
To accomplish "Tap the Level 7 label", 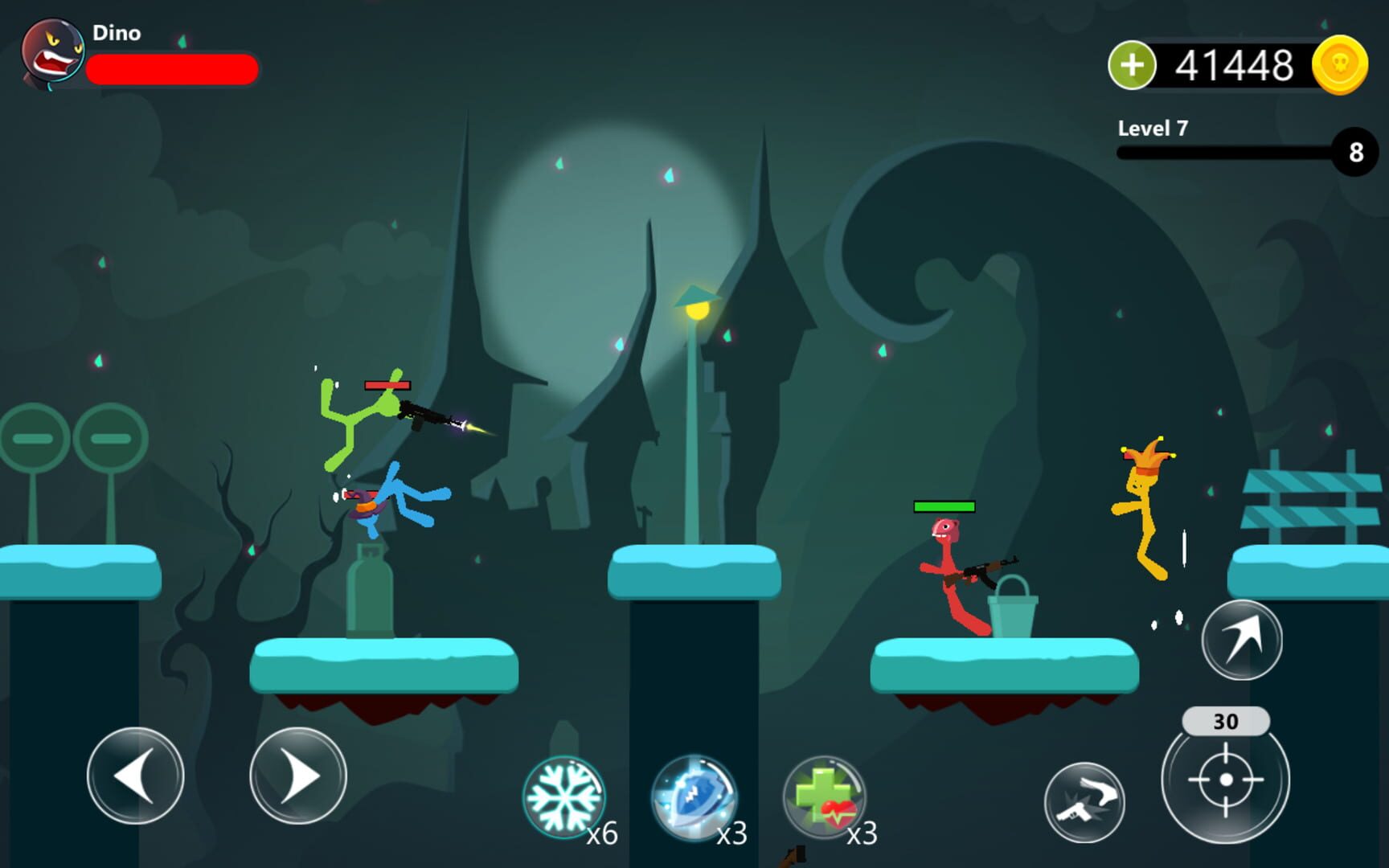I will pyautogui.click(x=1153, y=129).
